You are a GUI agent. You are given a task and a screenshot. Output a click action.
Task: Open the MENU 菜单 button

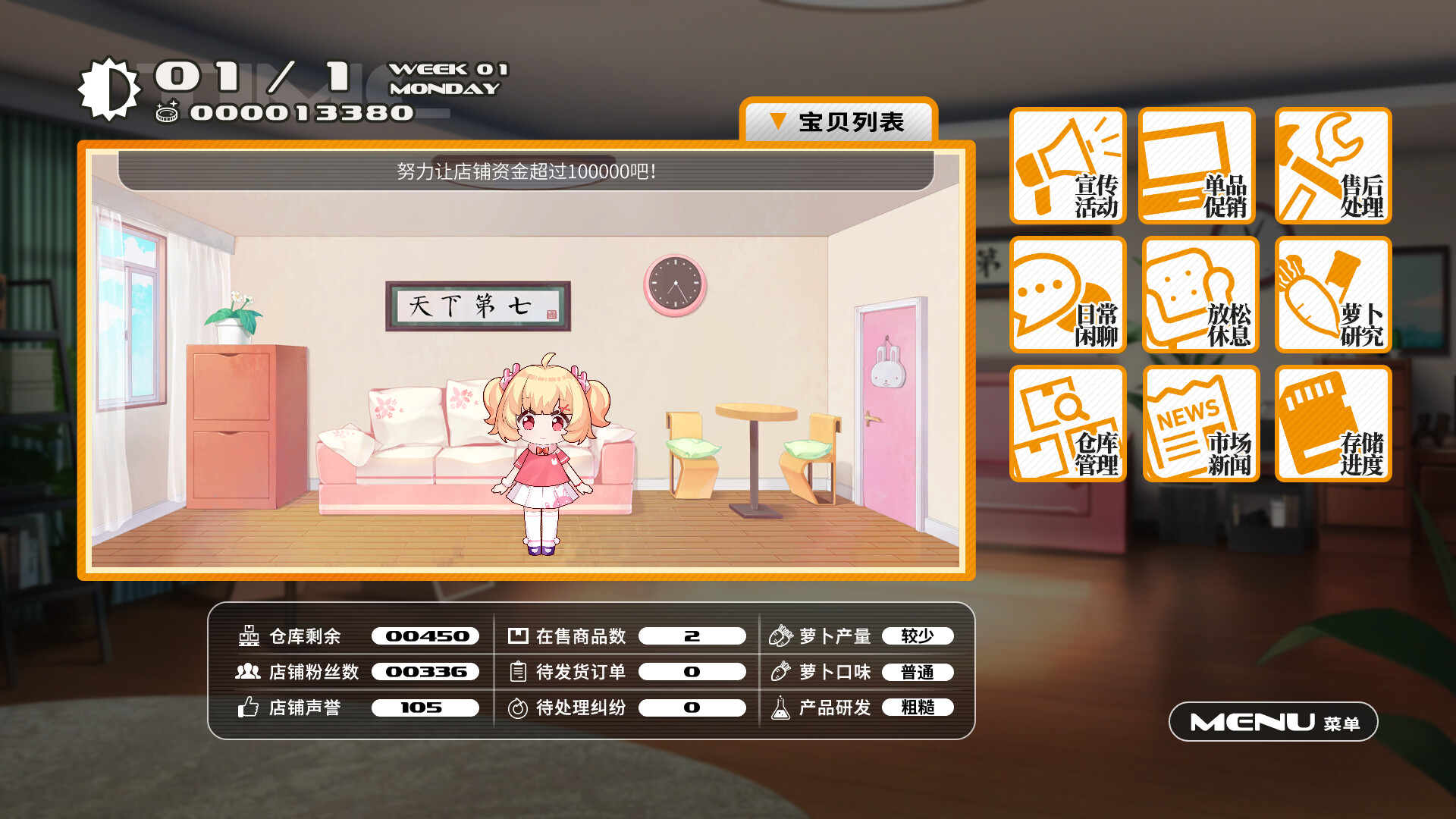(x=1272, y=722)
